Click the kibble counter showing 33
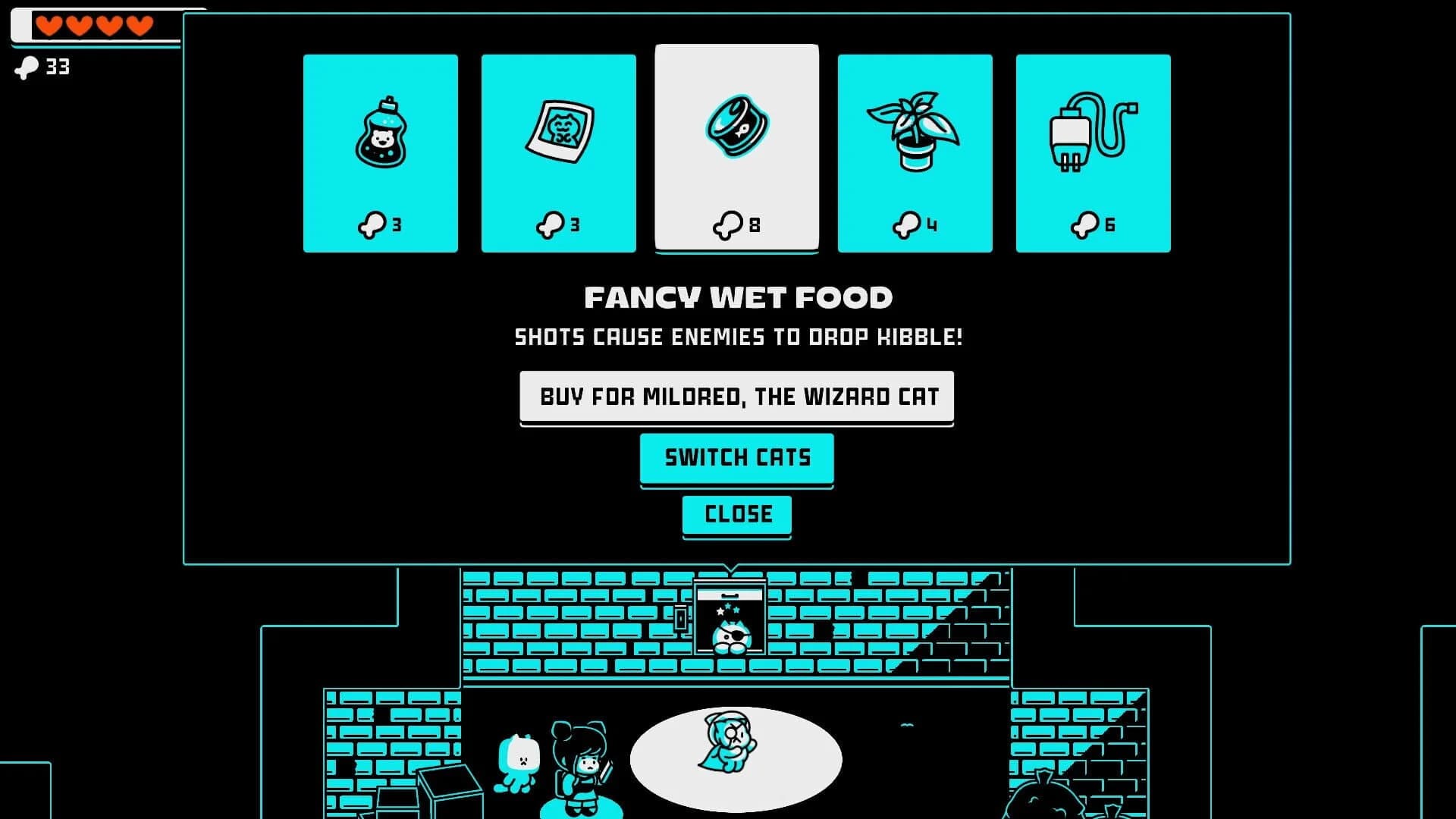Screen dimensions: 1456x819 [x=42, y=67]
